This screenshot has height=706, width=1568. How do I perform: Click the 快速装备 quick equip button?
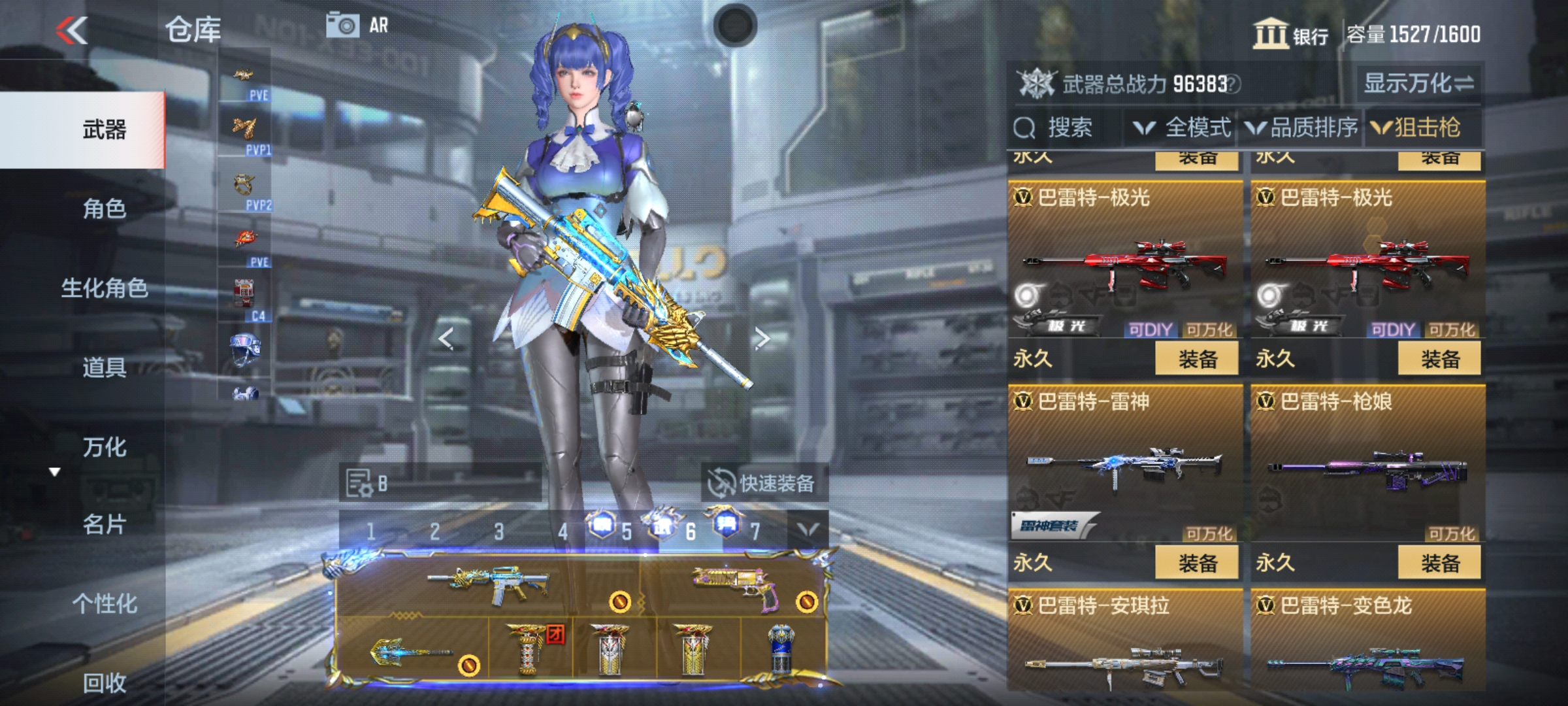[x=763, y=484]
